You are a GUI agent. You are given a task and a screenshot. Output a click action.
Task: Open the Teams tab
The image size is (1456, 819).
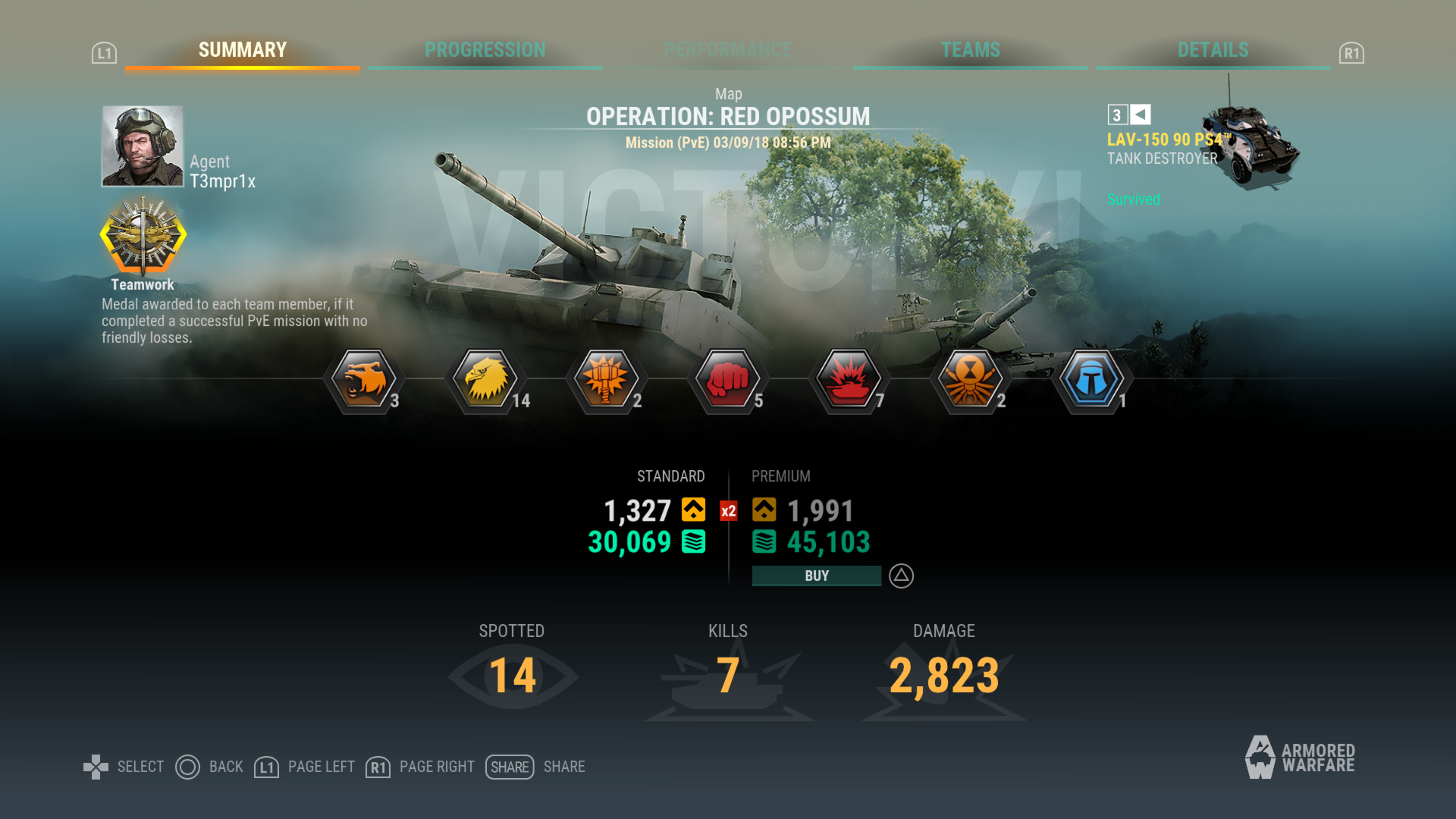971,50
